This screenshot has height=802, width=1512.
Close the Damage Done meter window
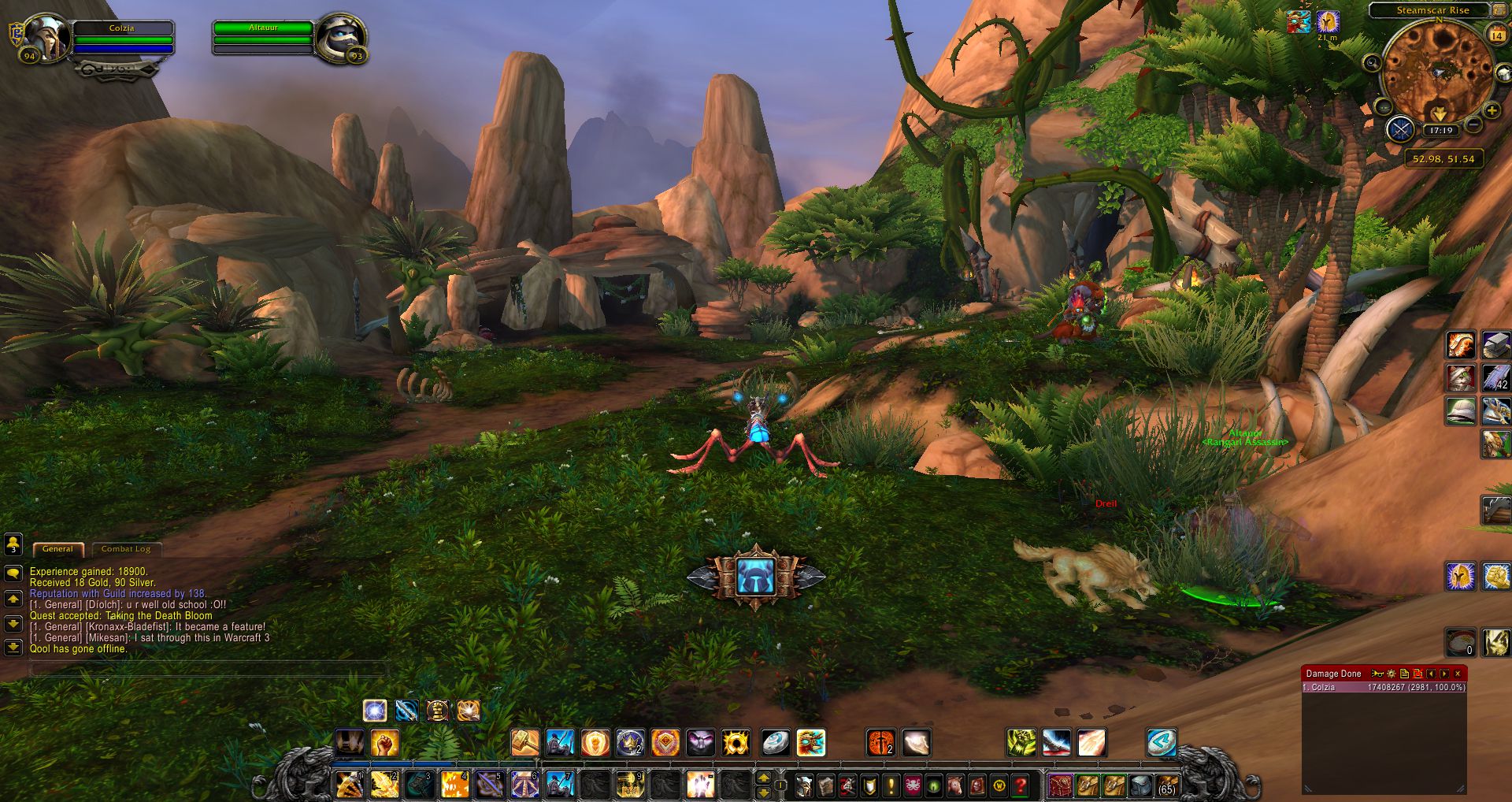(x=1458, y=674)
